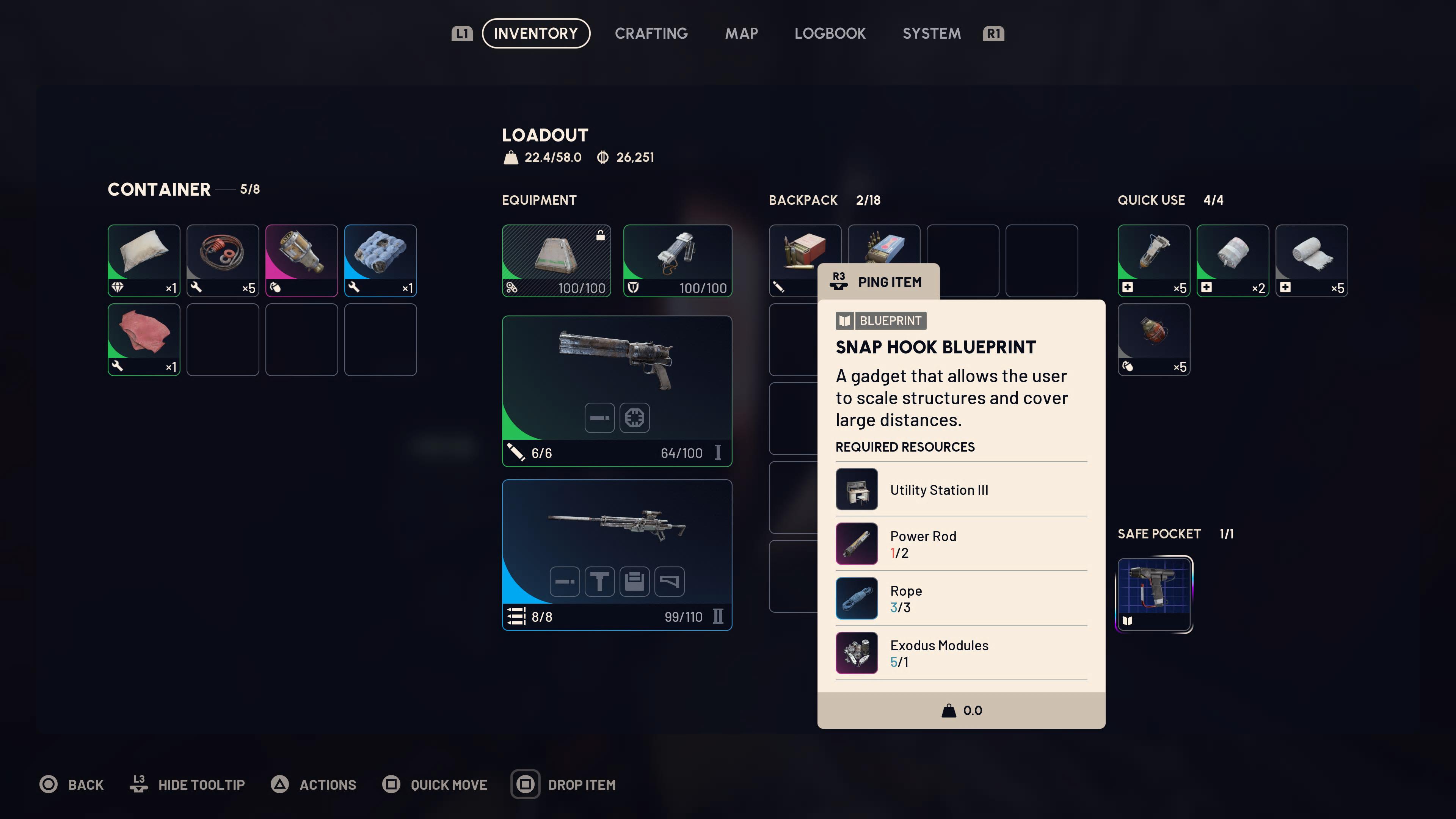The image size is (1456, 819).
Task: Select the magazine attachment icon on the sniper rifle
Action: (x=635, y=581)
